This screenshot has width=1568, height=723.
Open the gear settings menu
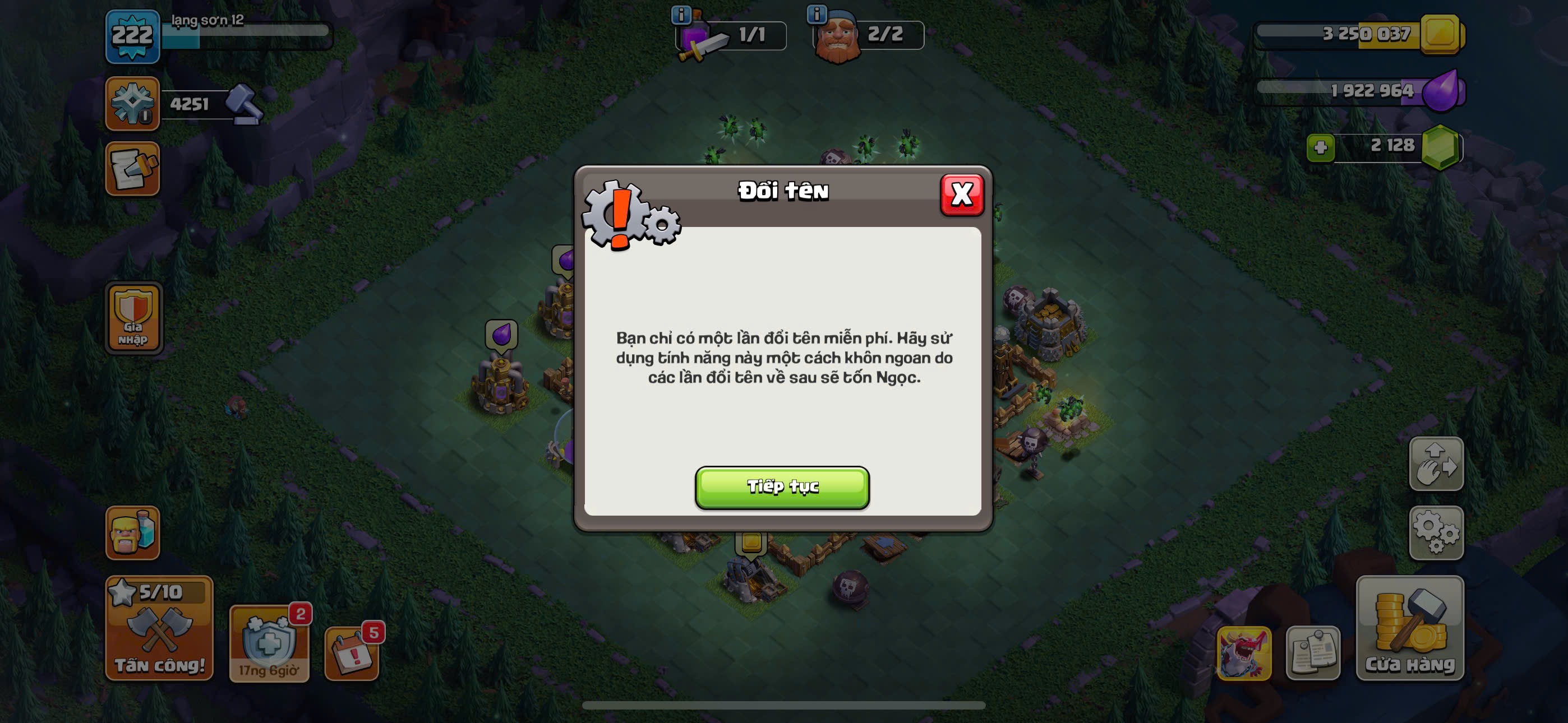tap(1435, 532)
